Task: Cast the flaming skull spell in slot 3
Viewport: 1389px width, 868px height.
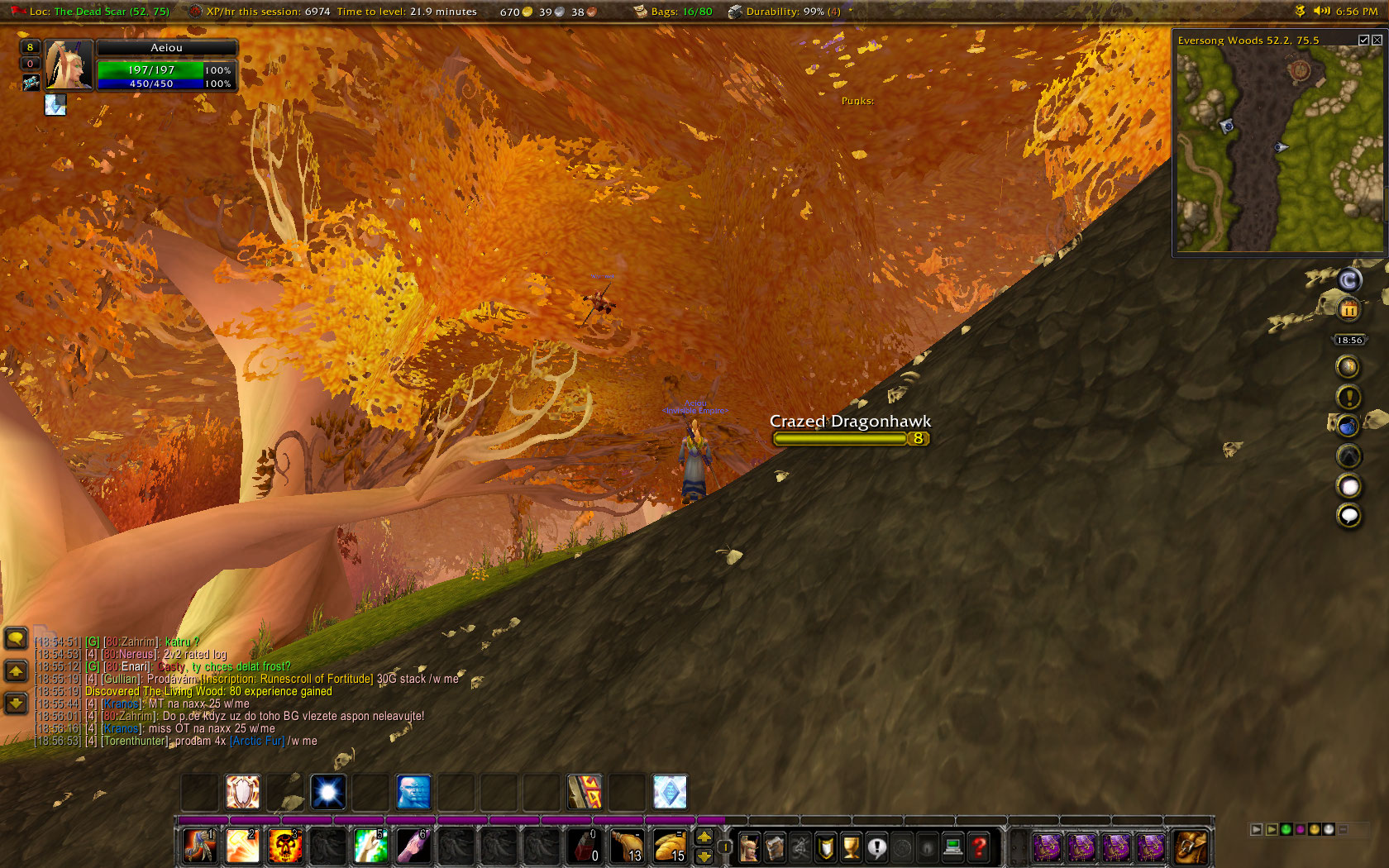Action: tap(284, 847)
